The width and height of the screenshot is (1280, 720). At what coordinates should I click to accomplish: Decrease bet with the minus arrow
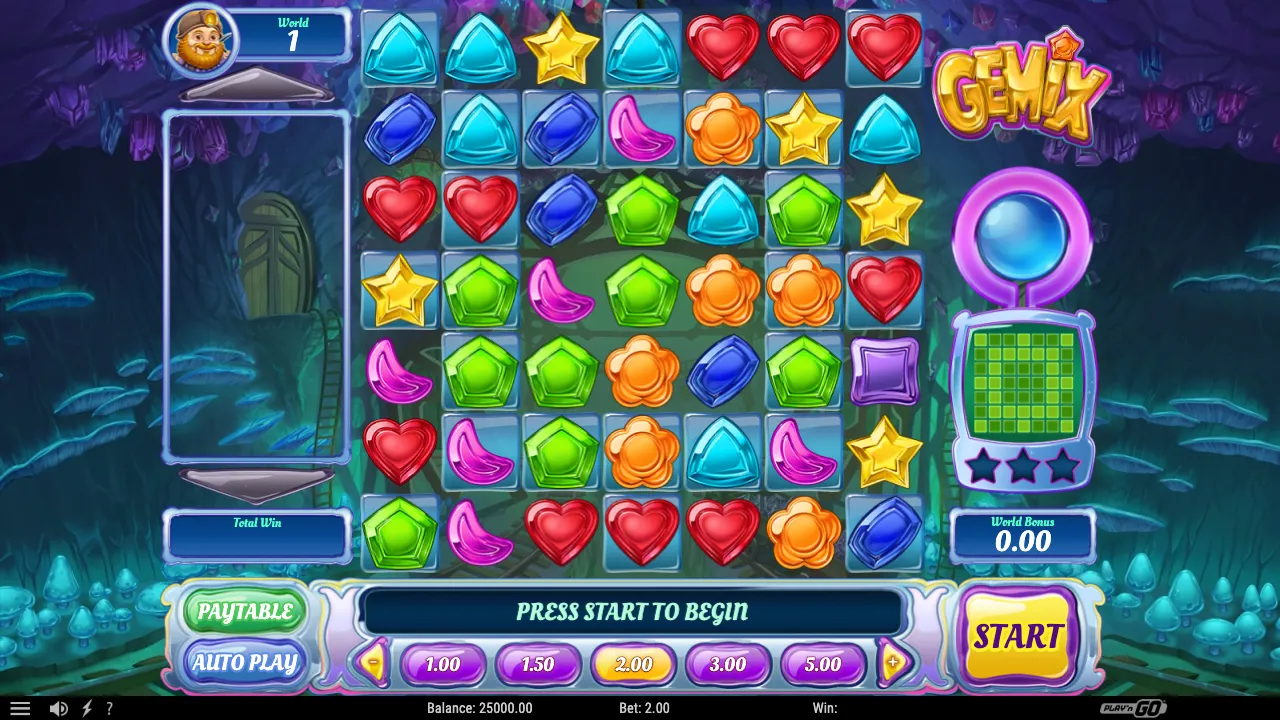(373, 662)
